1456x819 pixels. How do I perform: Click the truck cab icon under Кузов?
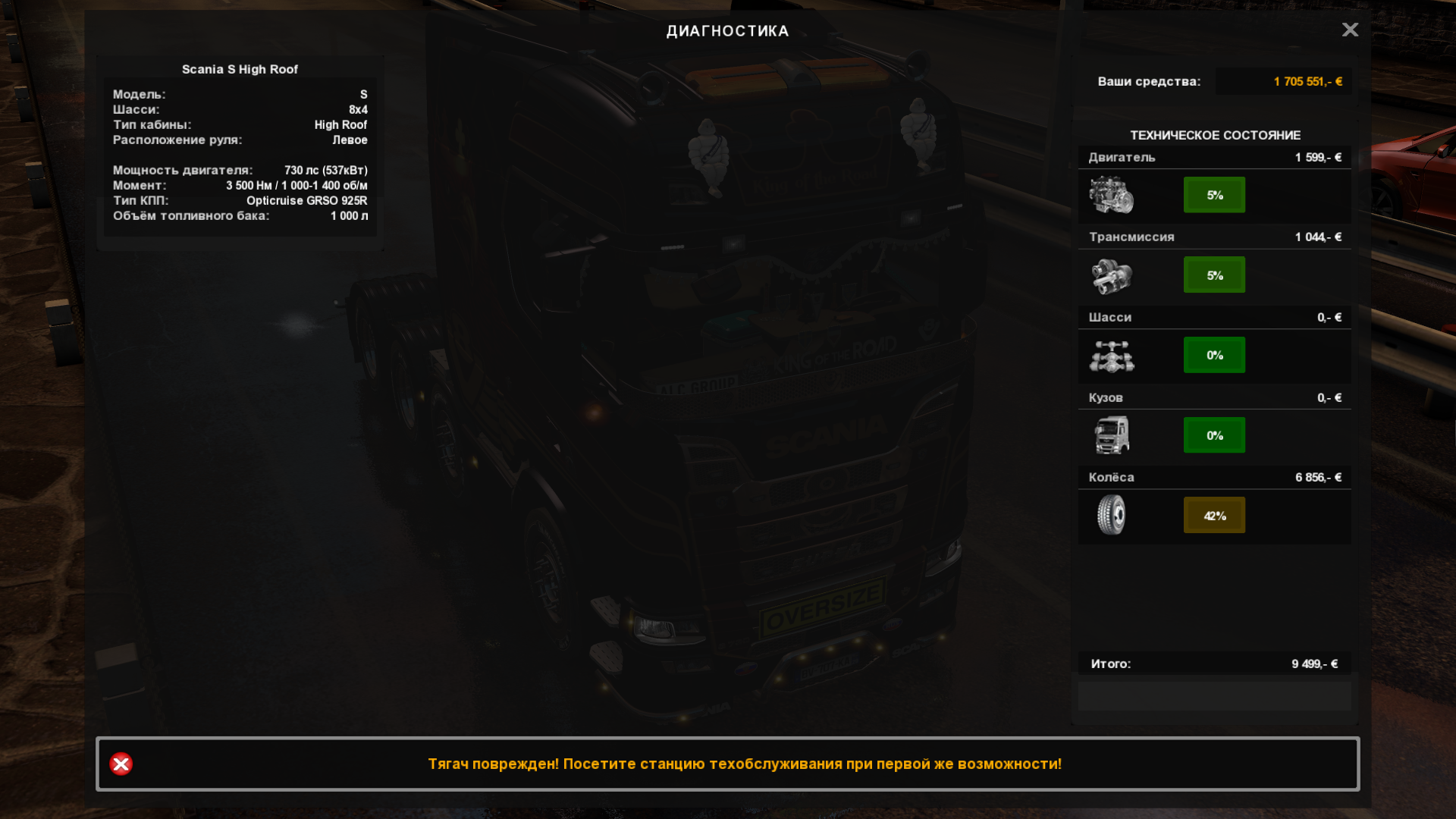(1112, 435)
